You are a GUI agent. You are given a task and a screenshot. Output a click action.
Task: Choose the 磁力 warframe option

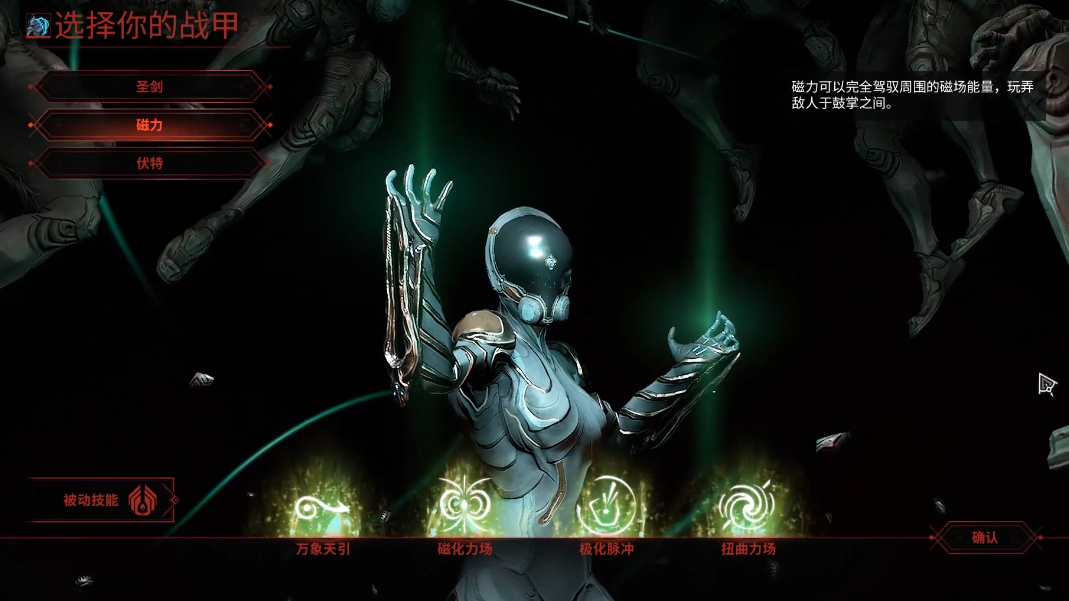[x=150, y=125]
